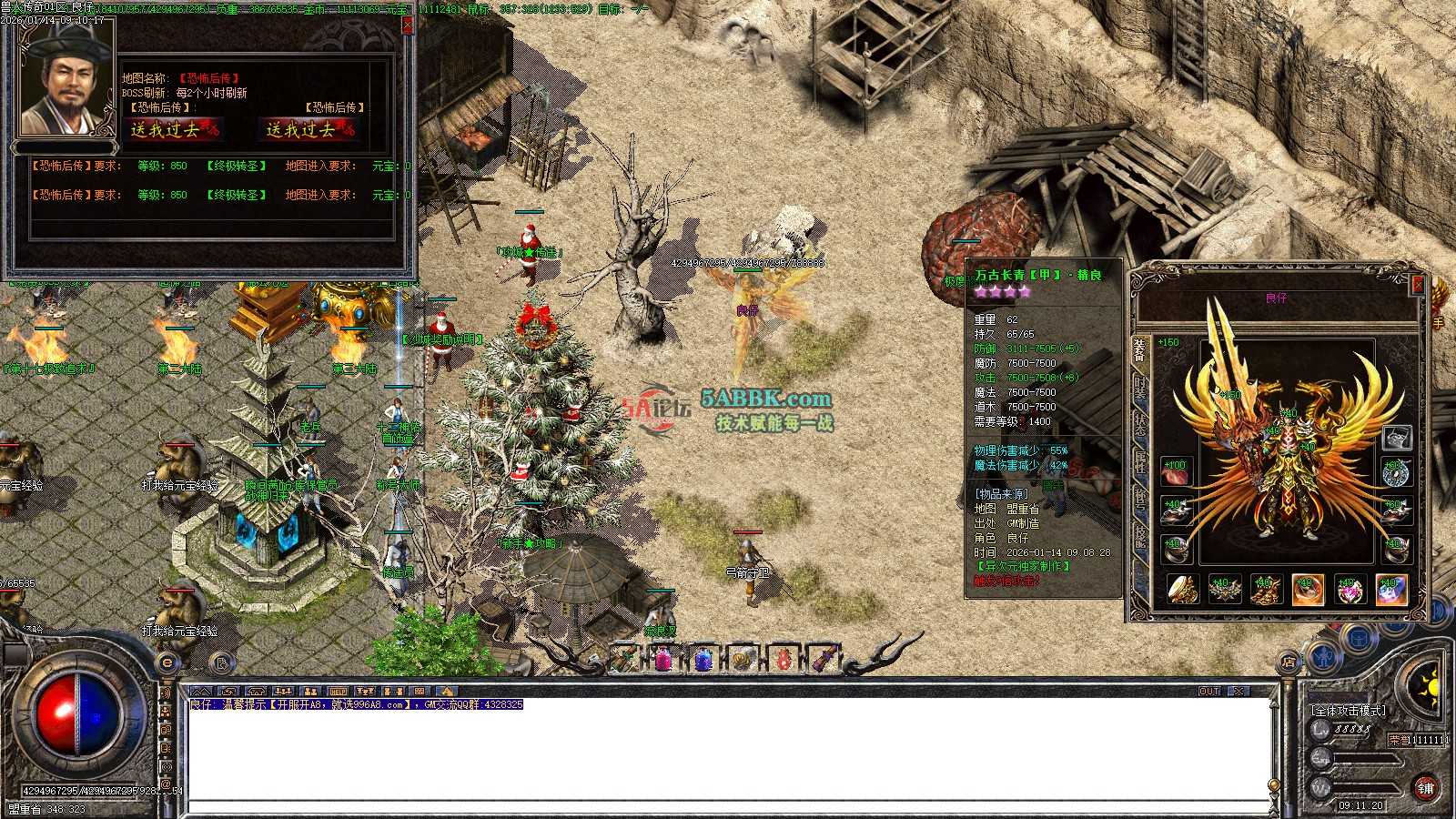Select the helmet slot in equipment panel
This screenshot has width=1456, height=819.
[1396, 438]
